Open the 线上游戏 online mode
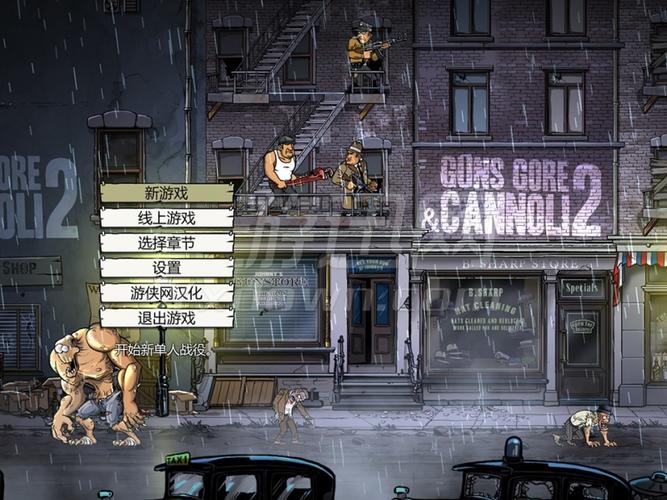Viewport: 667px width, 500px height. tap(166, 218)
